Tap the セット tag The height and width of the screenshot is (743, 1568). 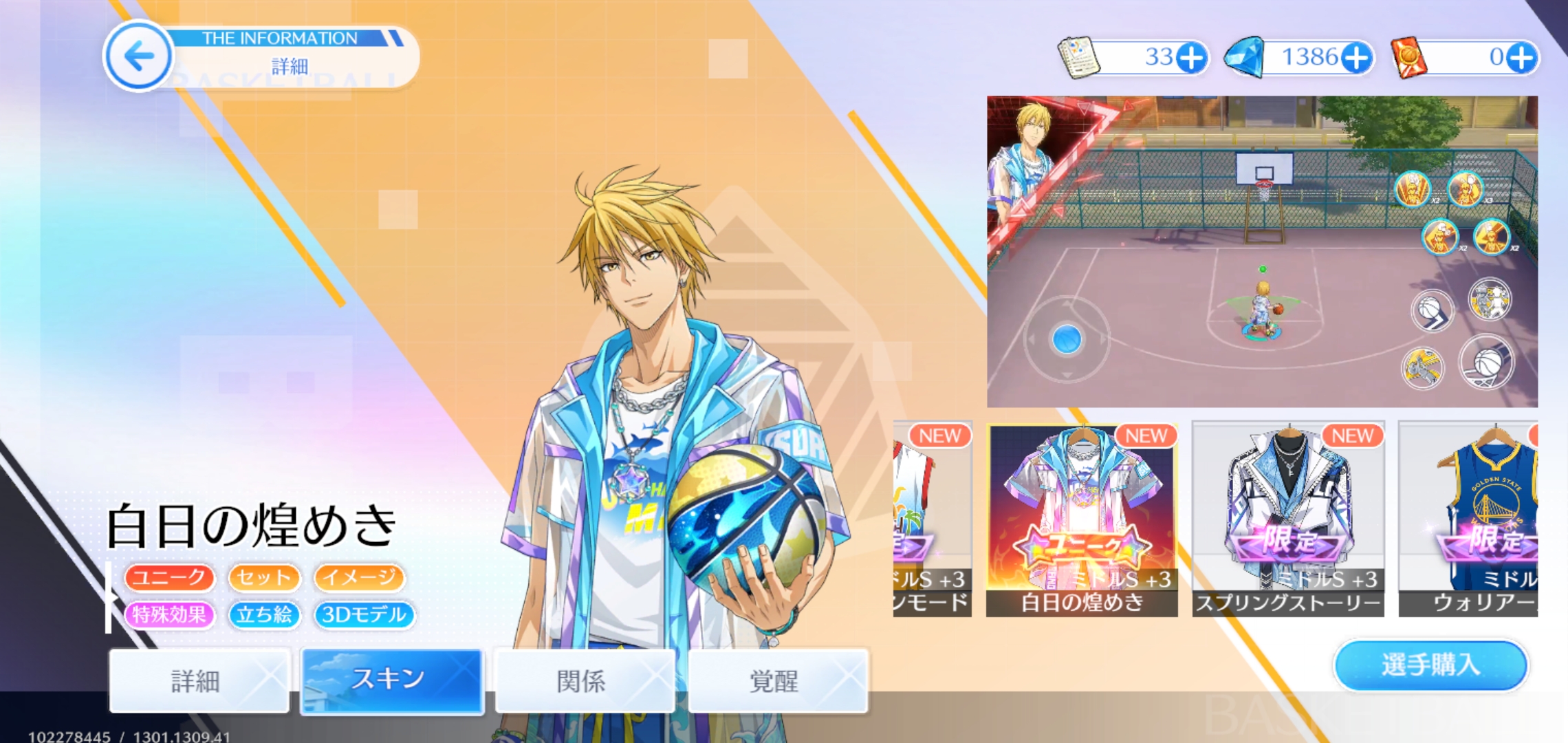pyautogui.click(x=264, y=577)
